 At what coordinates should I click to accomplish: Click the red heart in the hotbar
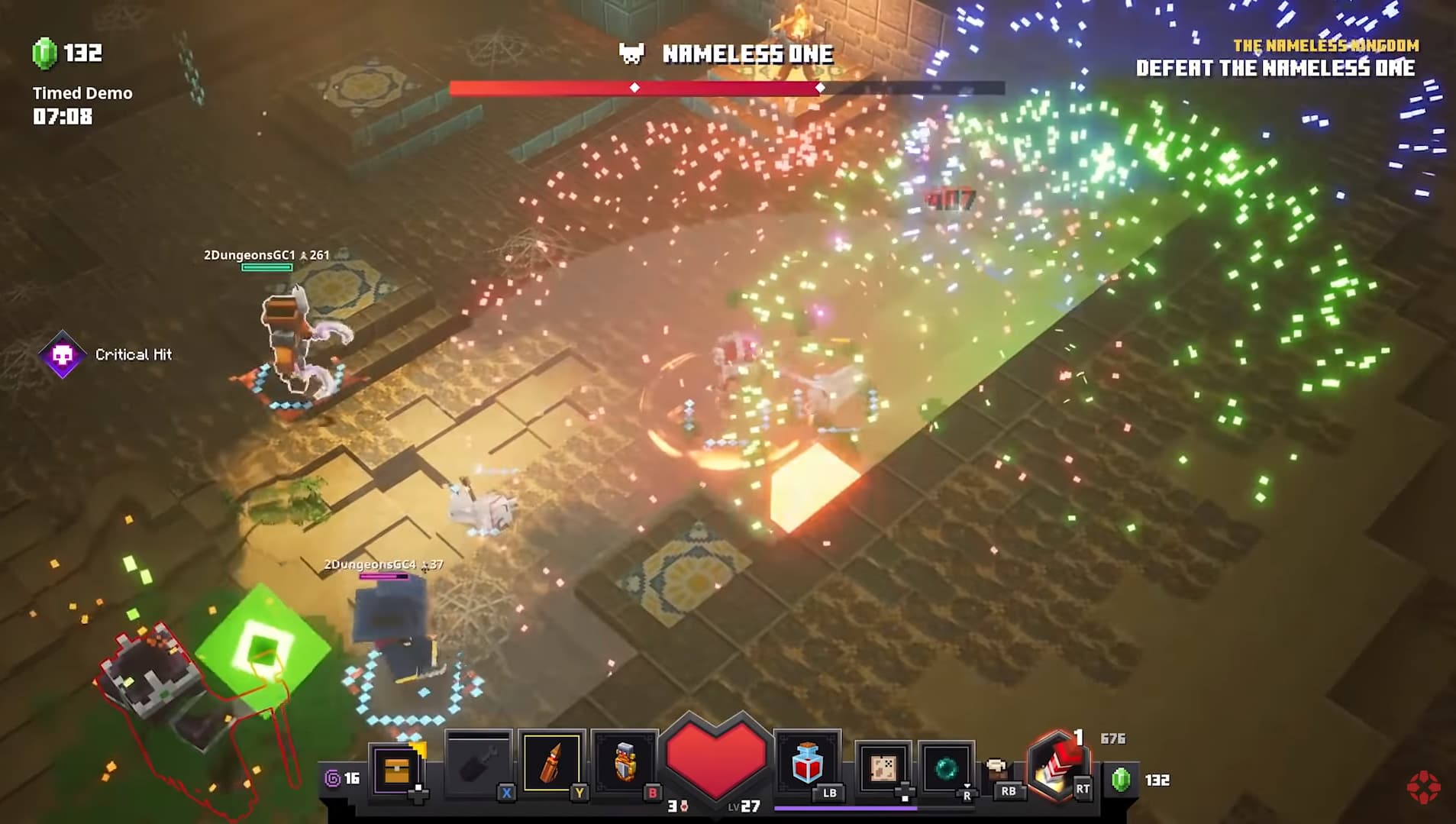(715, 756)
